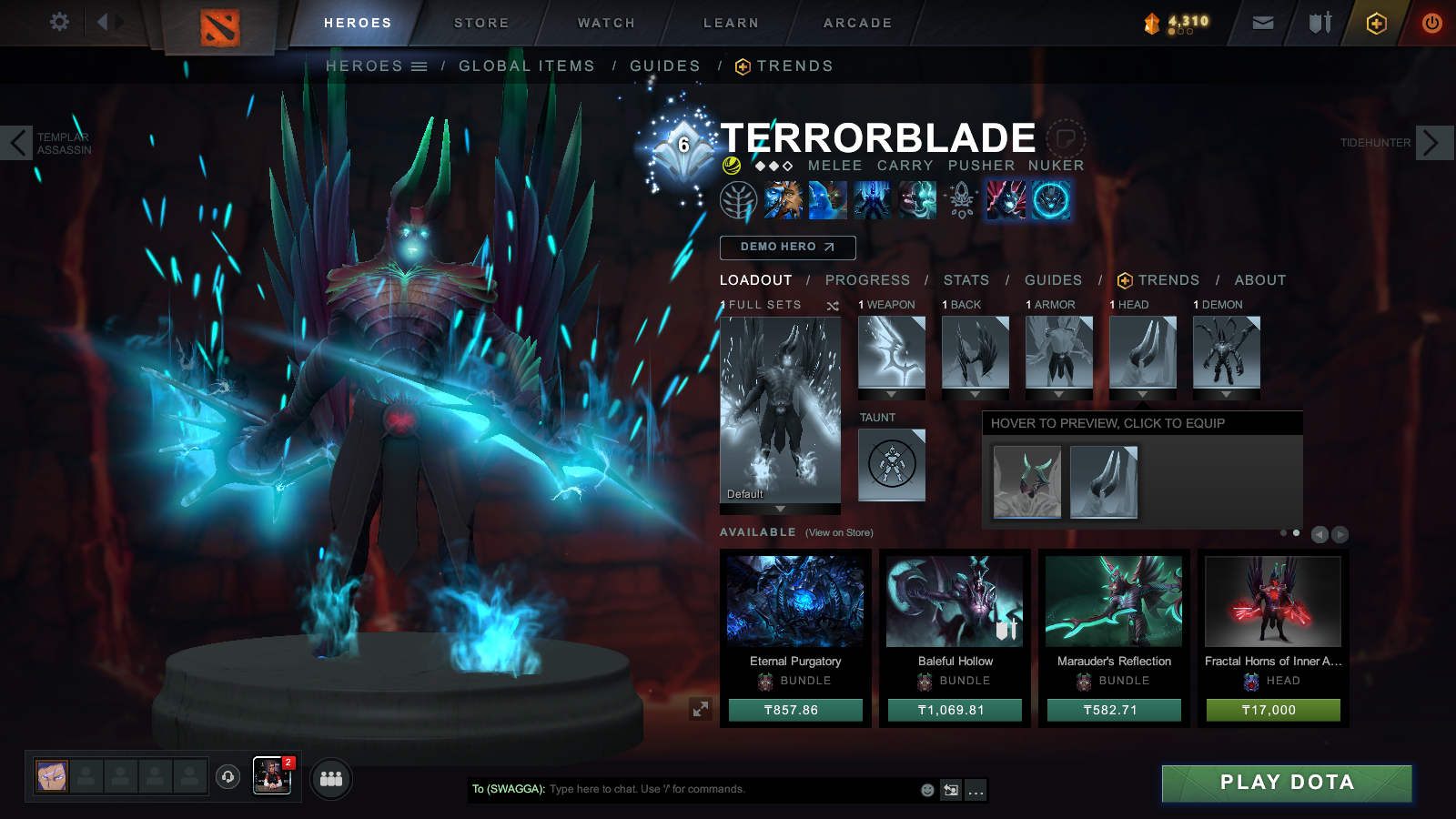Switch to the PROGRESS tab
The width and height of the screenshot is (1456, 819).
[x=868, y=280]
